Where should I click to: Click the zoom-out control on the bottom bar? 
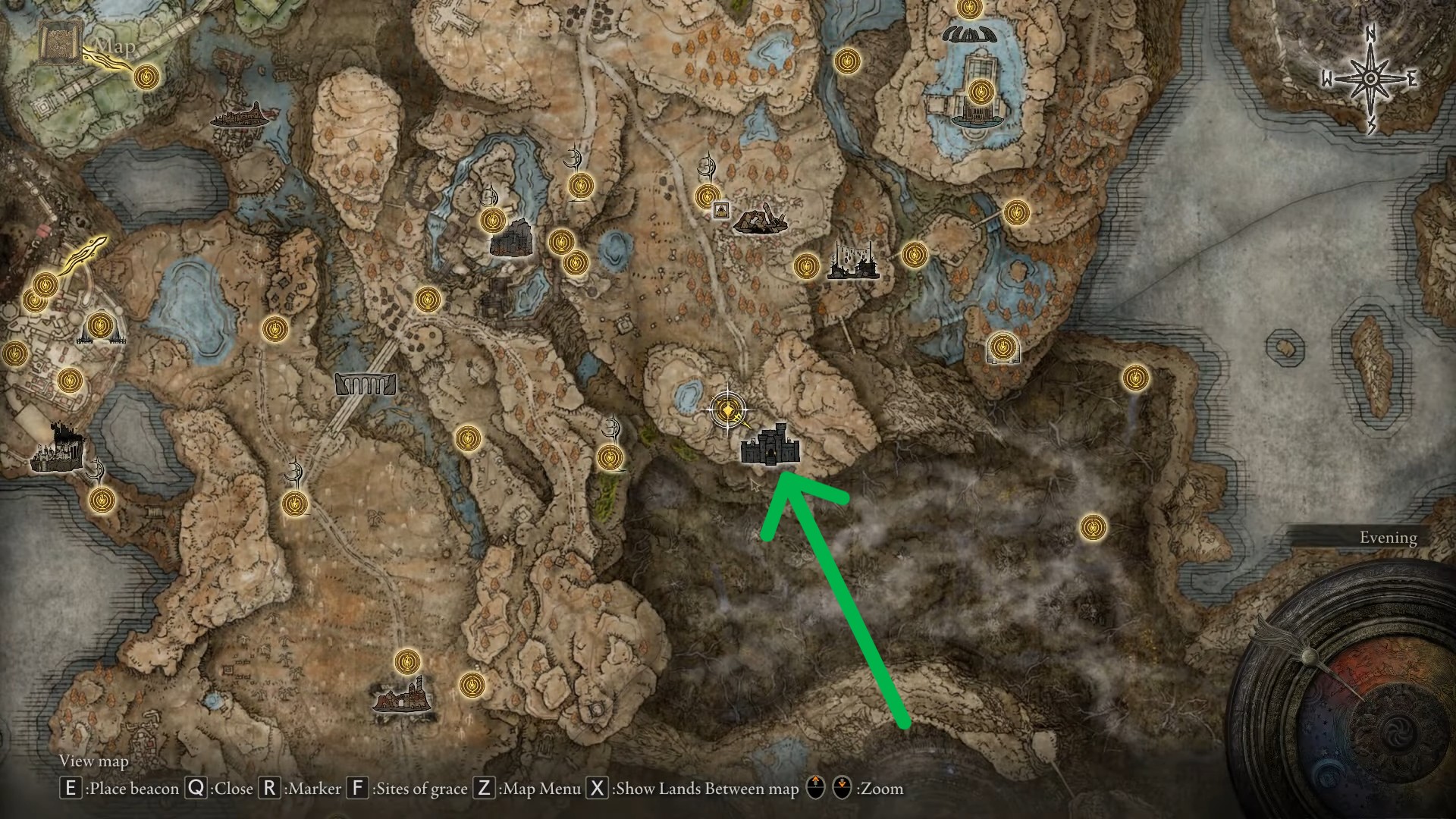coord(843,789)
